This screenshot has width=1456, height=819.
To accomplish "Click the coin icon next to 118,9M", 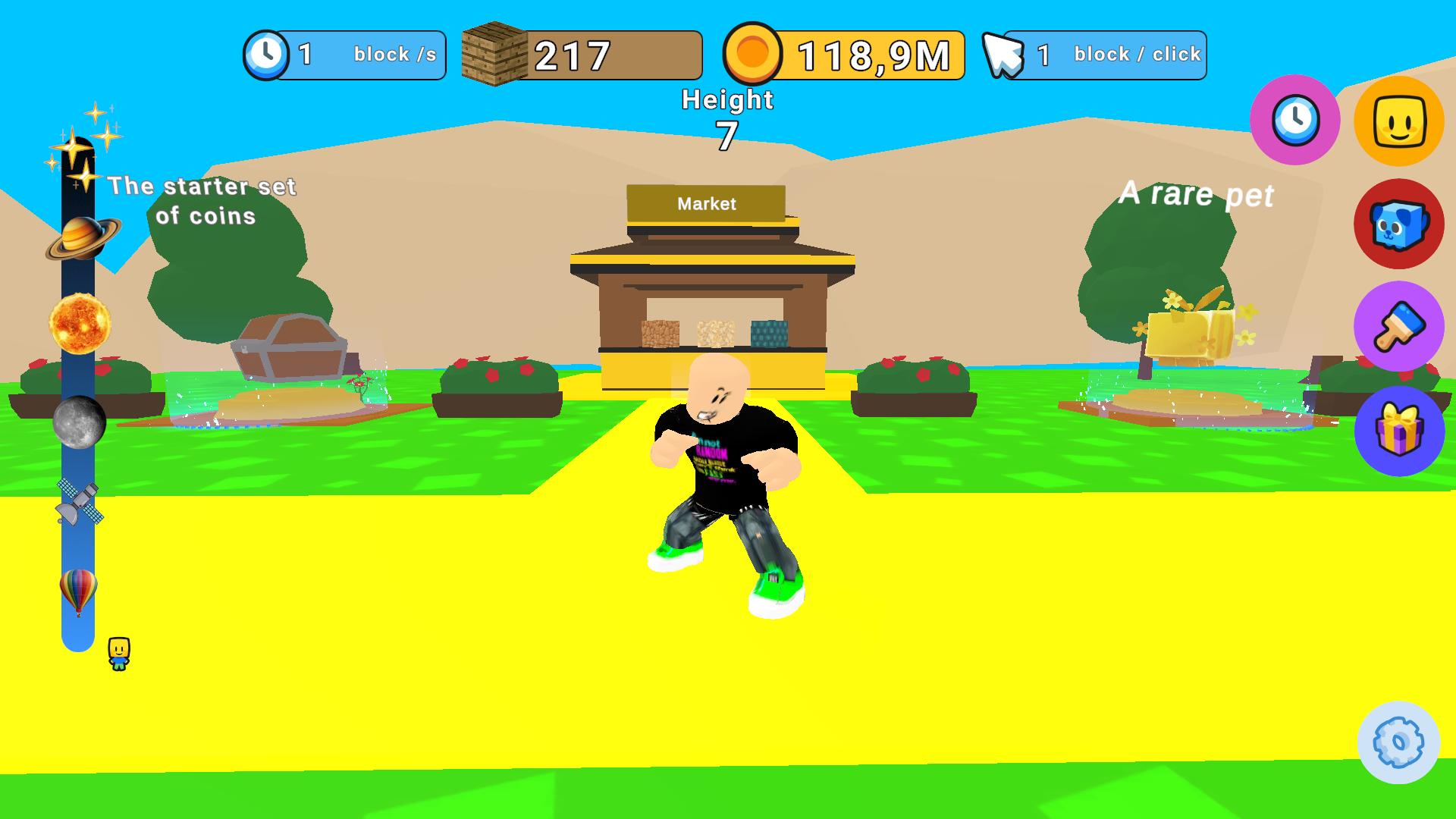I will click(752, 54).
